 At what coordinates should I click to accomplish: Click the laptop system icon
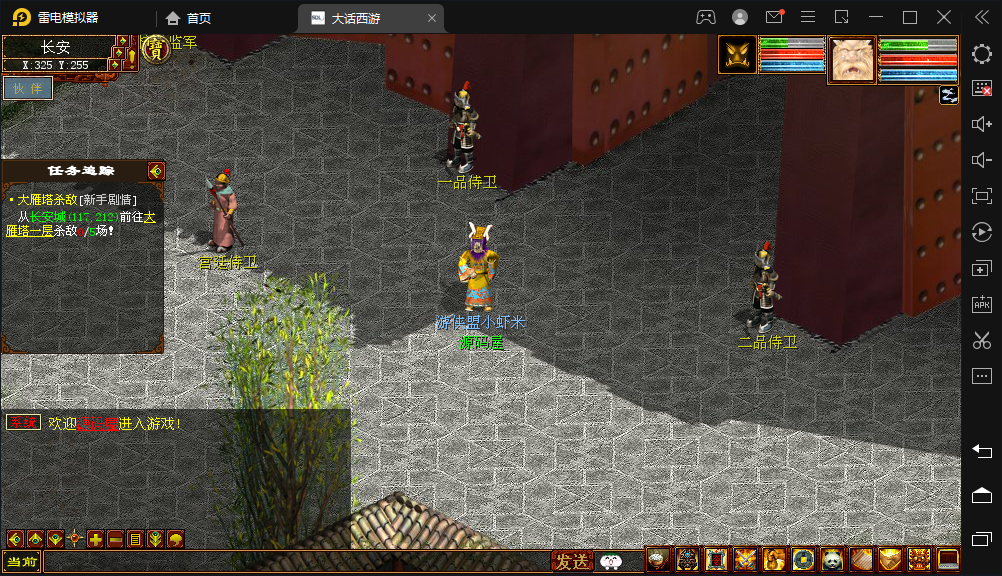948,560
